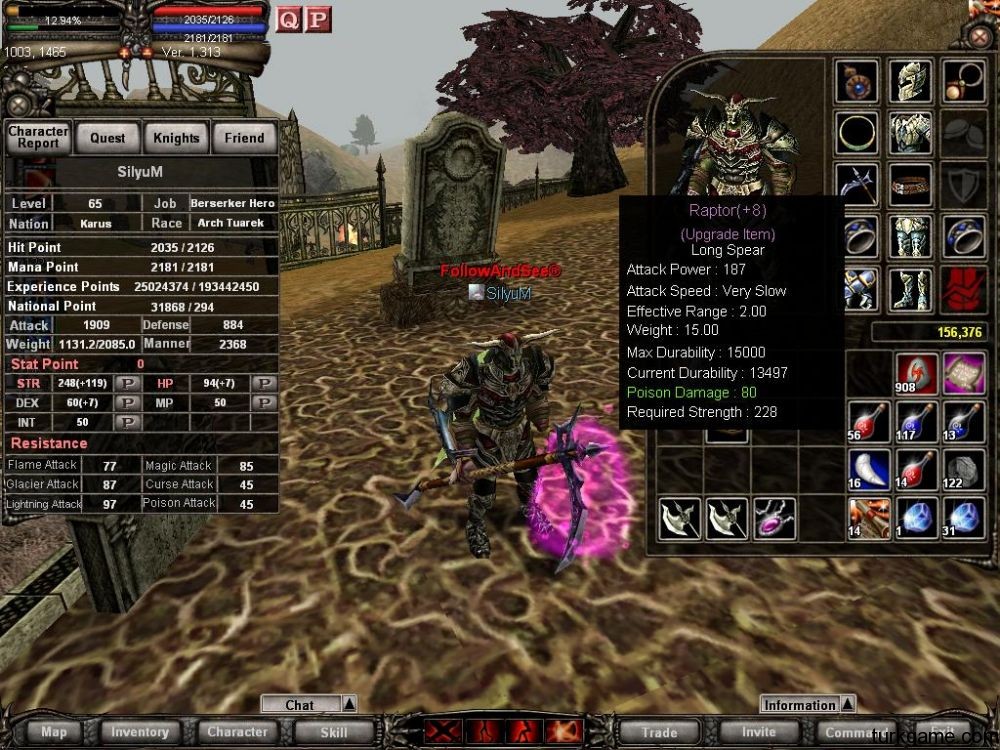Expand the Information panel

[849, 704]
